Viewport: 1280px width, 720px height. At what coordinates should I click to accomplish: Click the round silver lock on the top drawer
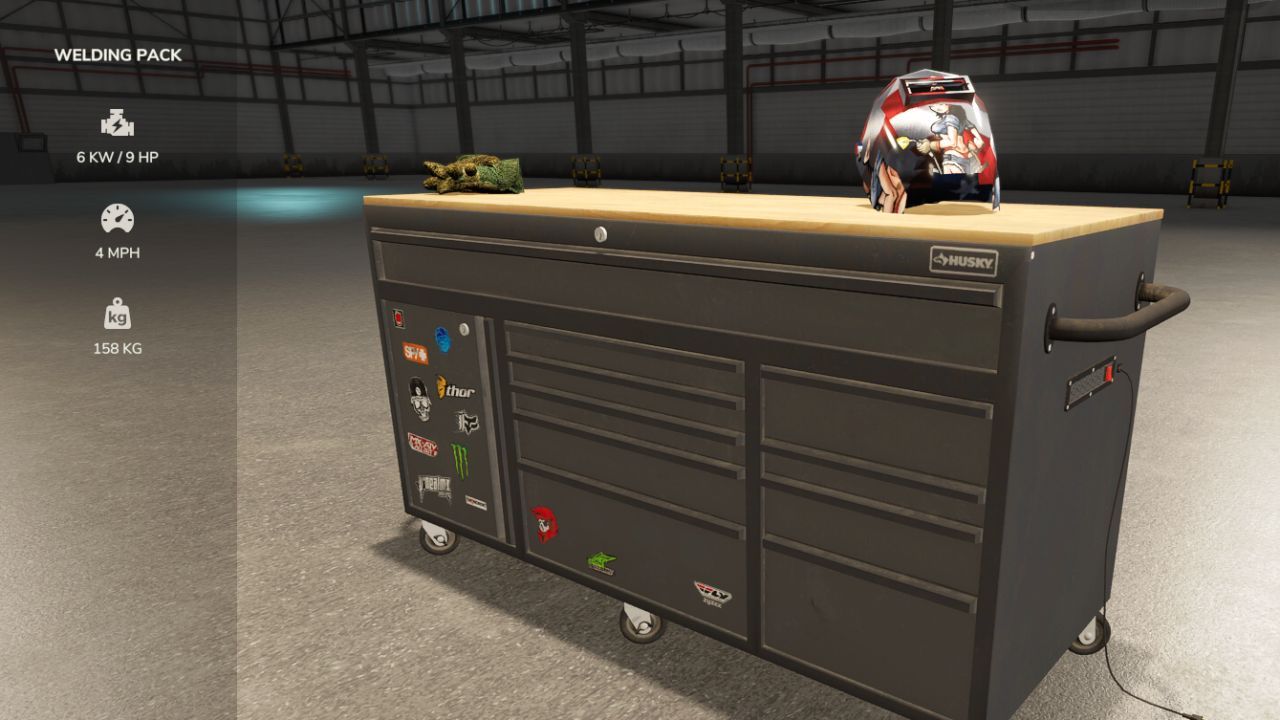pyautogui.click(x=602, y=234)
